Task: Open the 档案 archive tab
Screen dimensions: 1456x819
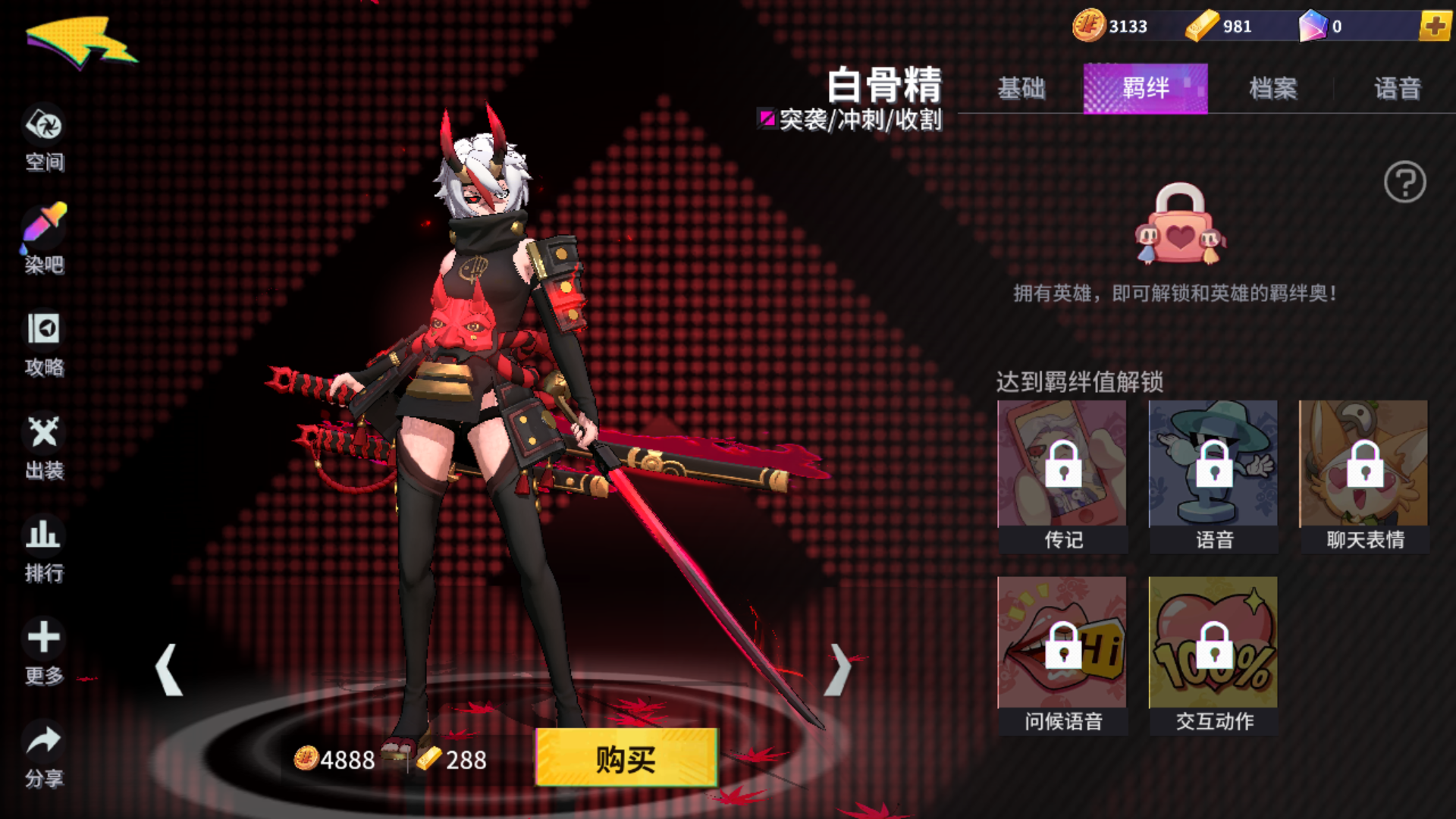Action: (1274, 89)
